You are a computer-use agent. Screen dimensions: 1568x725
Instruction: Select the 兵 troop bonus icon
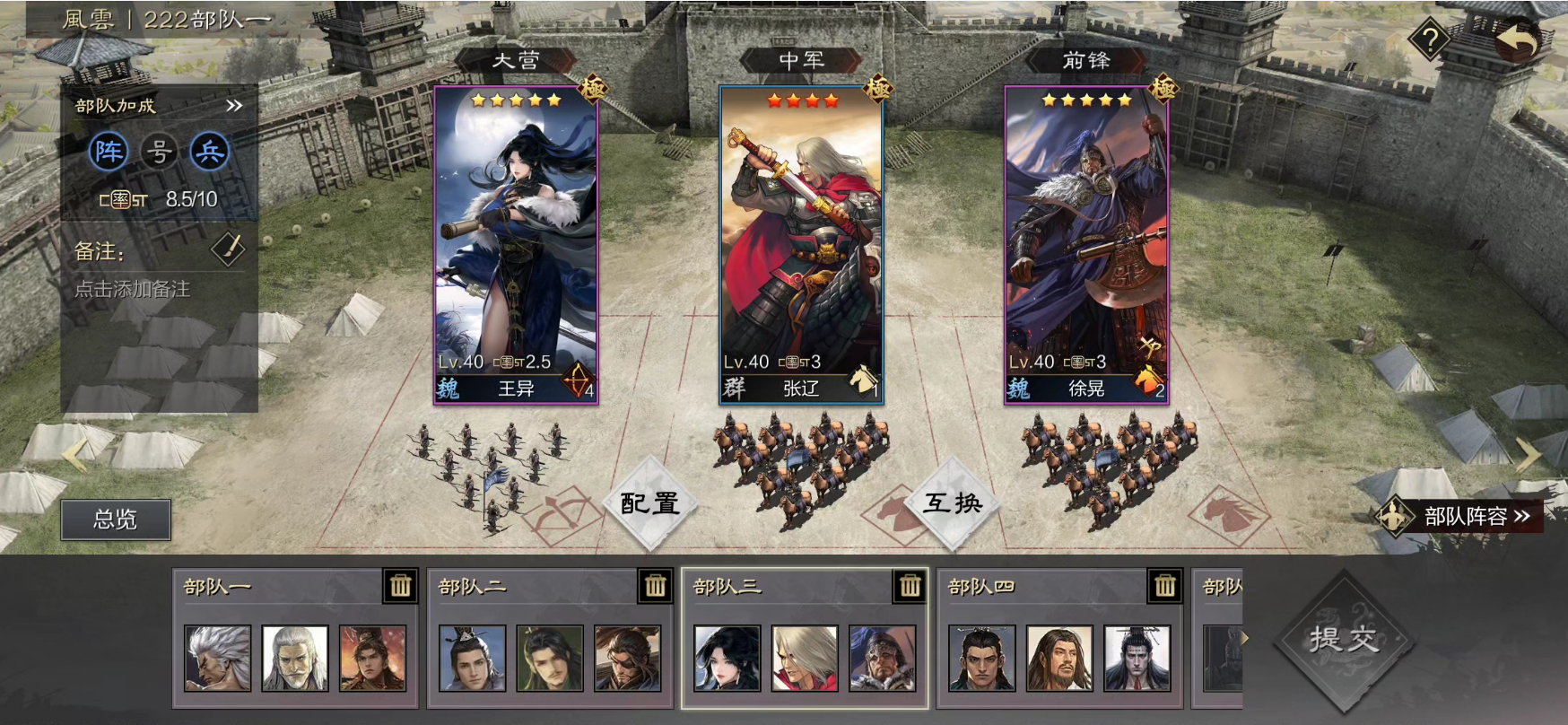coord(210,152)
